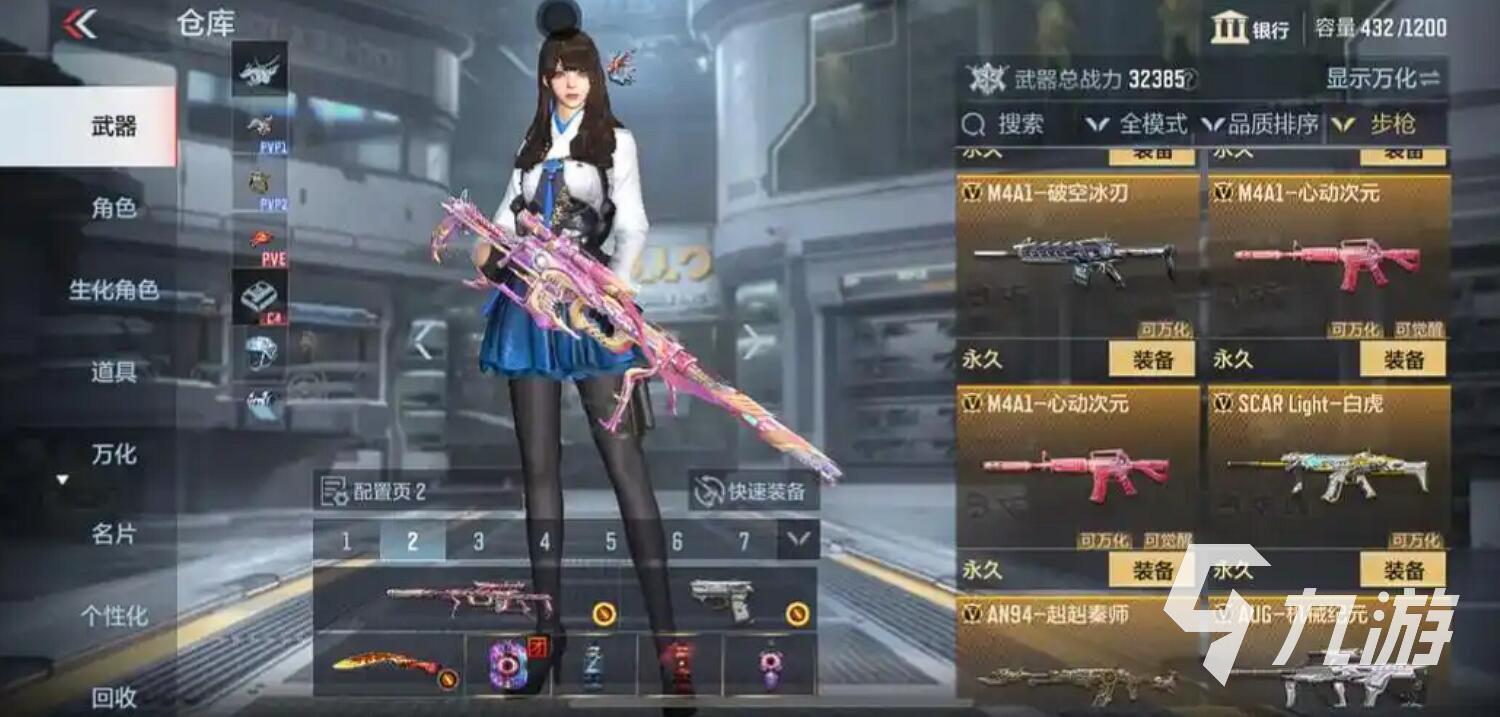
Task: Open the 银行 bank
Action: pos(1250,29)
